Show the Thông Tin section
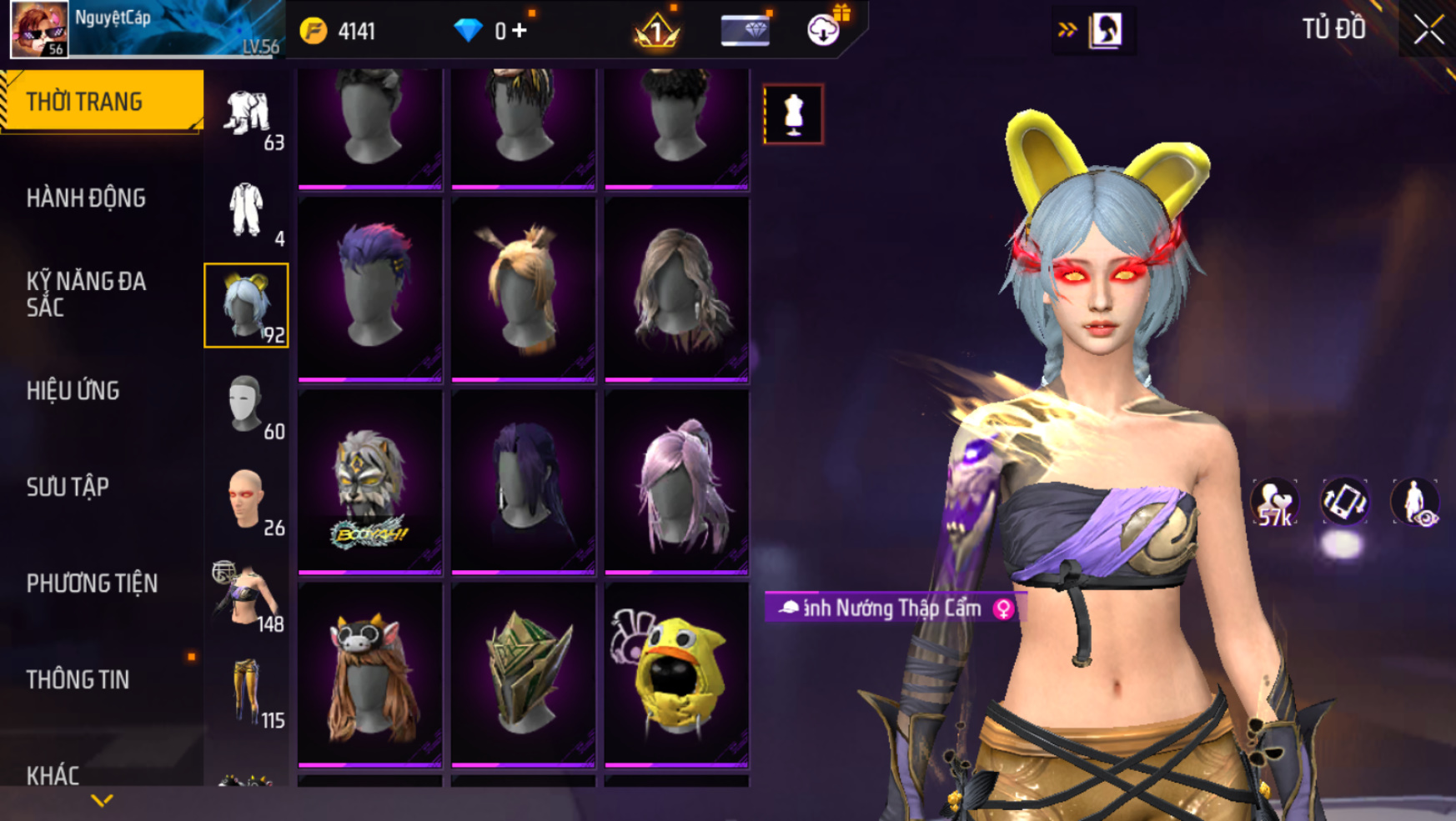 (x=78, y=680)
